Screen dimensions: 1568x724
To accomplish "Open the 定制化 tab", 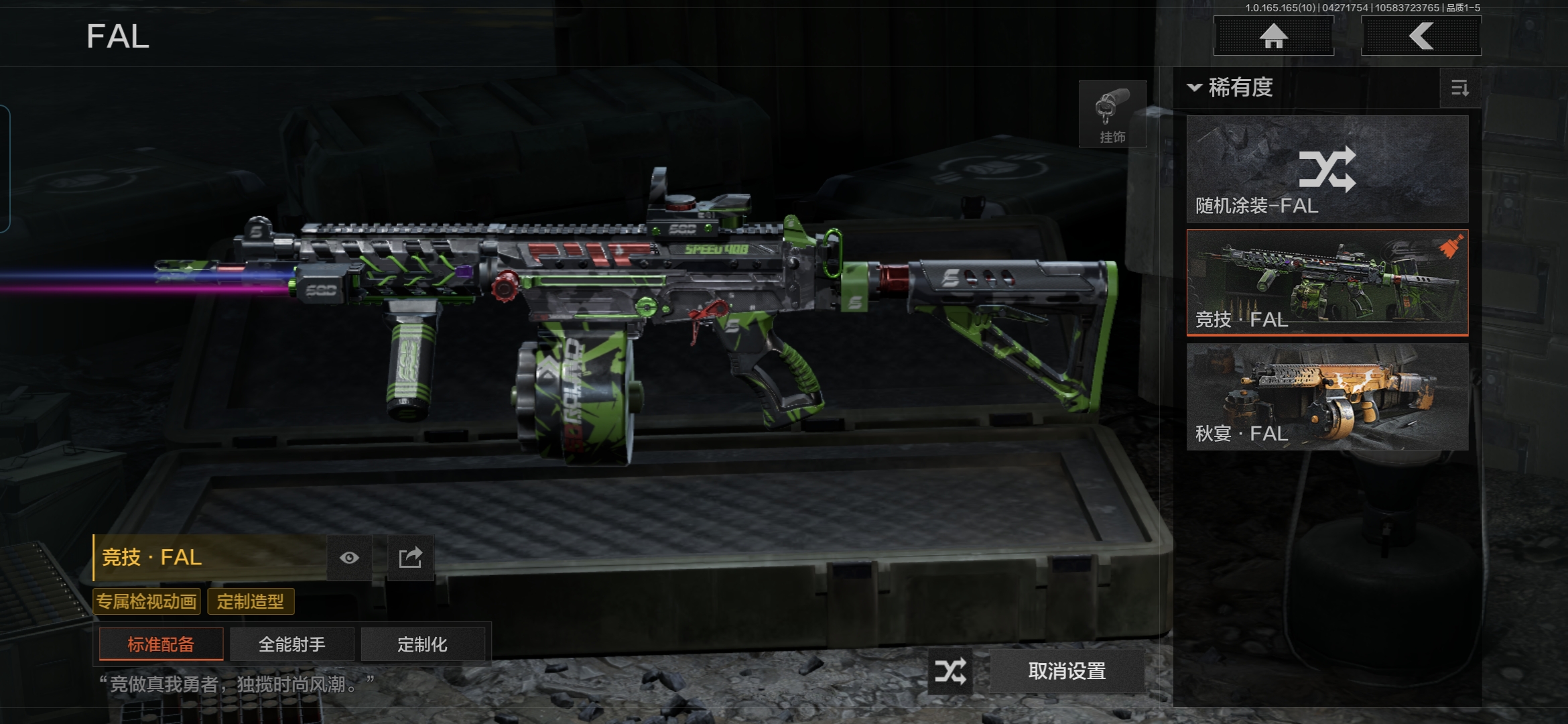I will point(422,644).
